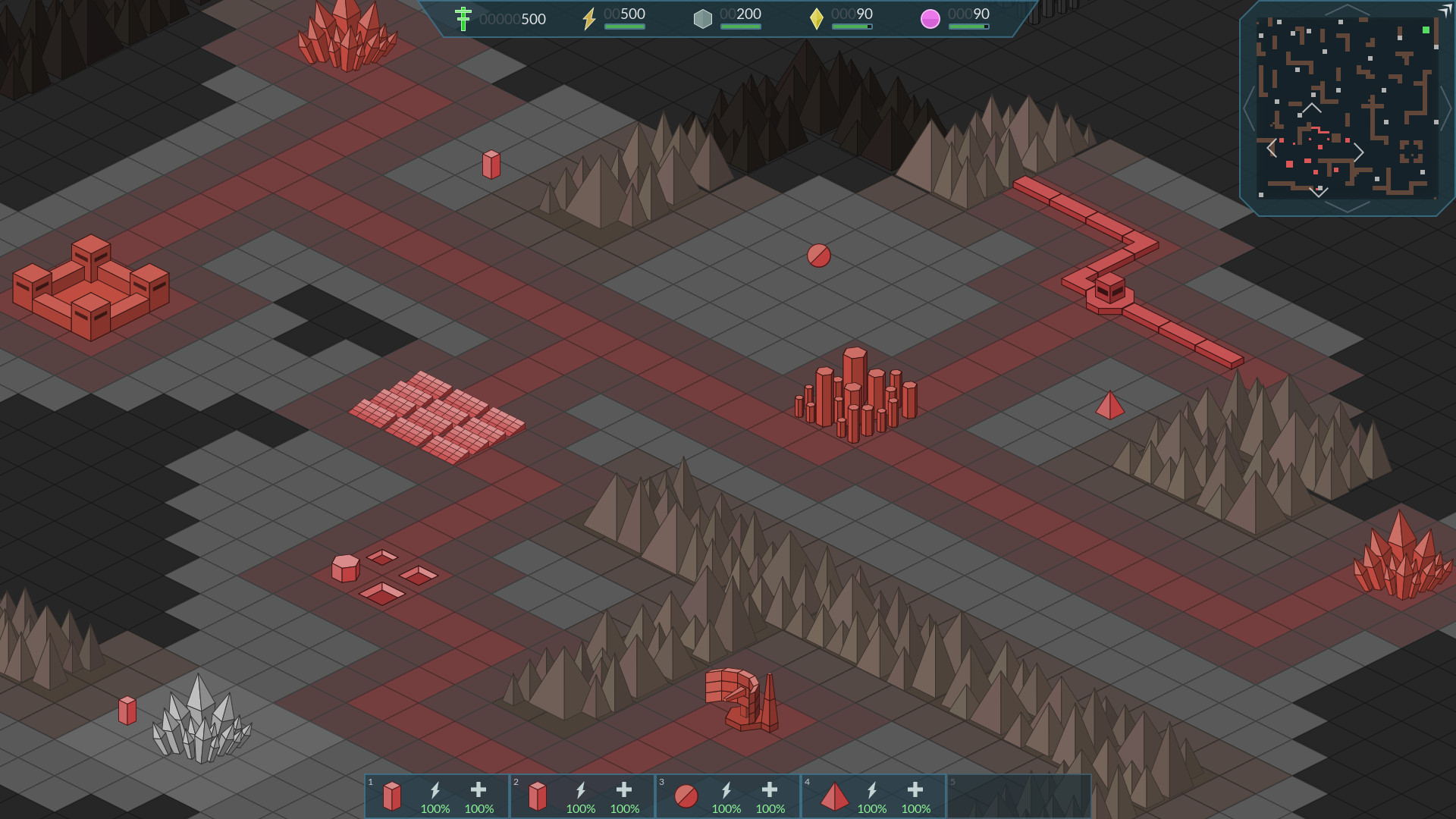This screenshot has width=1456, height=819.
Task: Click the gray hexagon stone resource icon
Action: tap(703, 17)
